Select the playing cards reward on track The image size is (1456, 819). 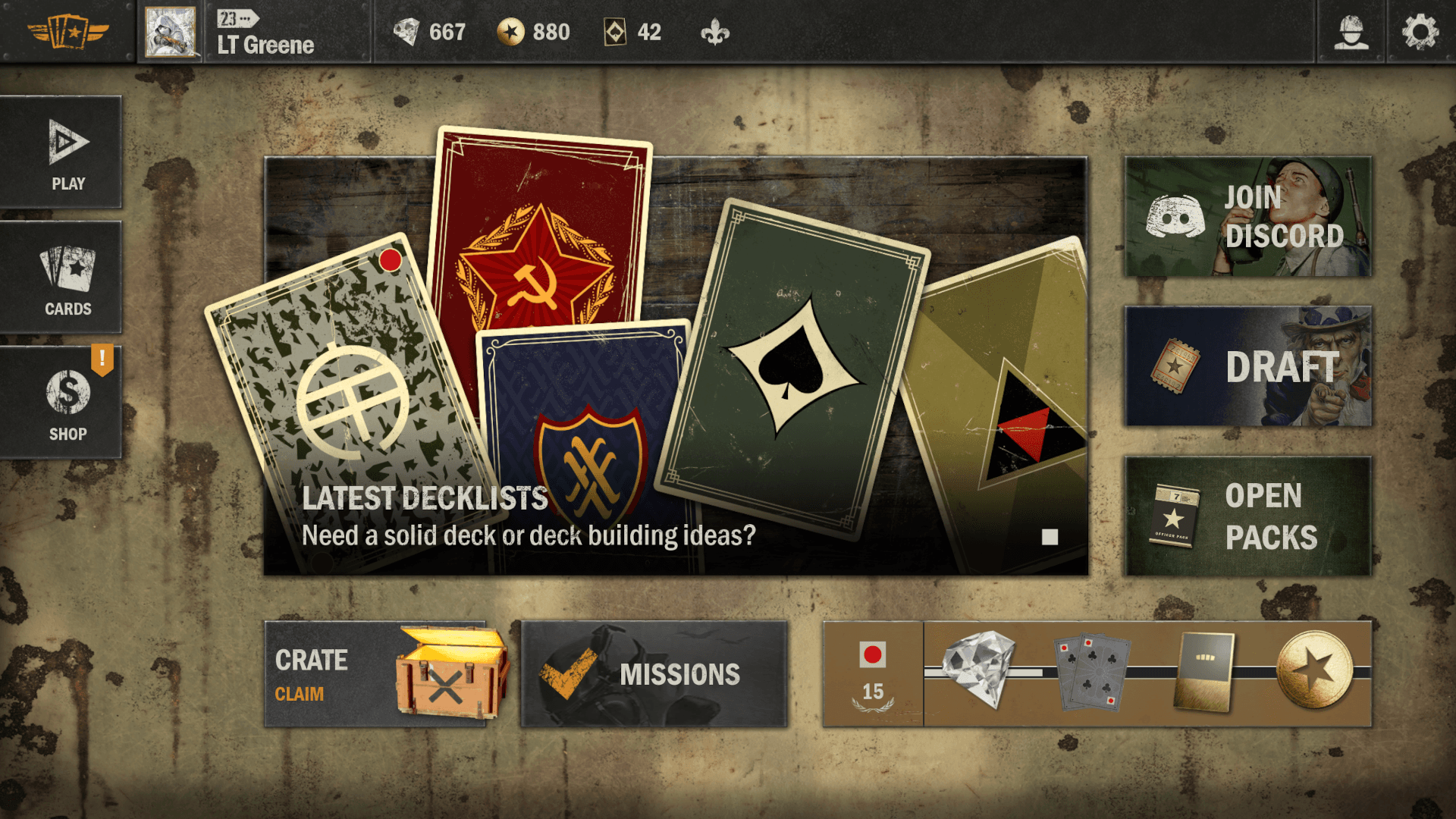pos(1091,672)
